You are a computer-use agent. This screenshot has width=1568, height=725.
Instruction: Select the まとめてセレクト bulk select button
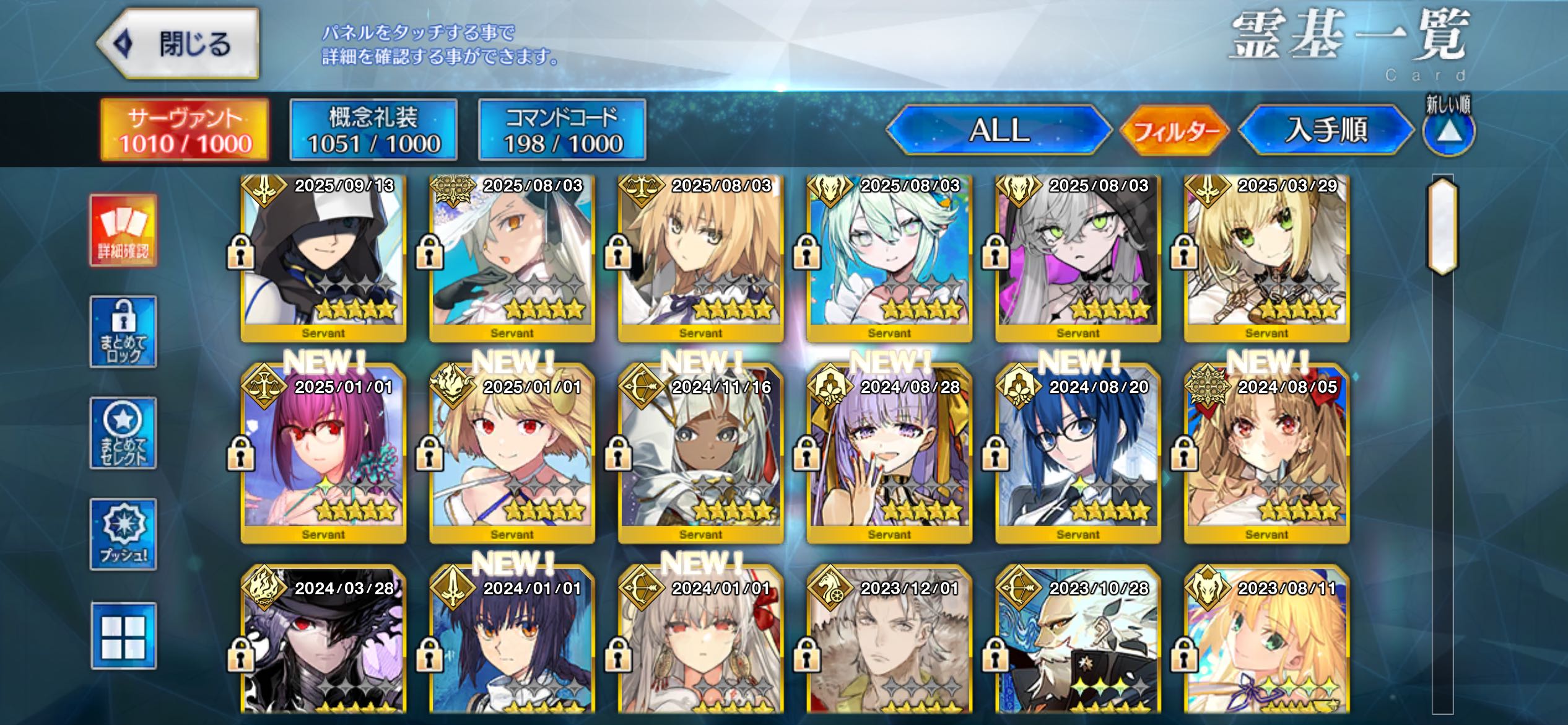point(123,433)
